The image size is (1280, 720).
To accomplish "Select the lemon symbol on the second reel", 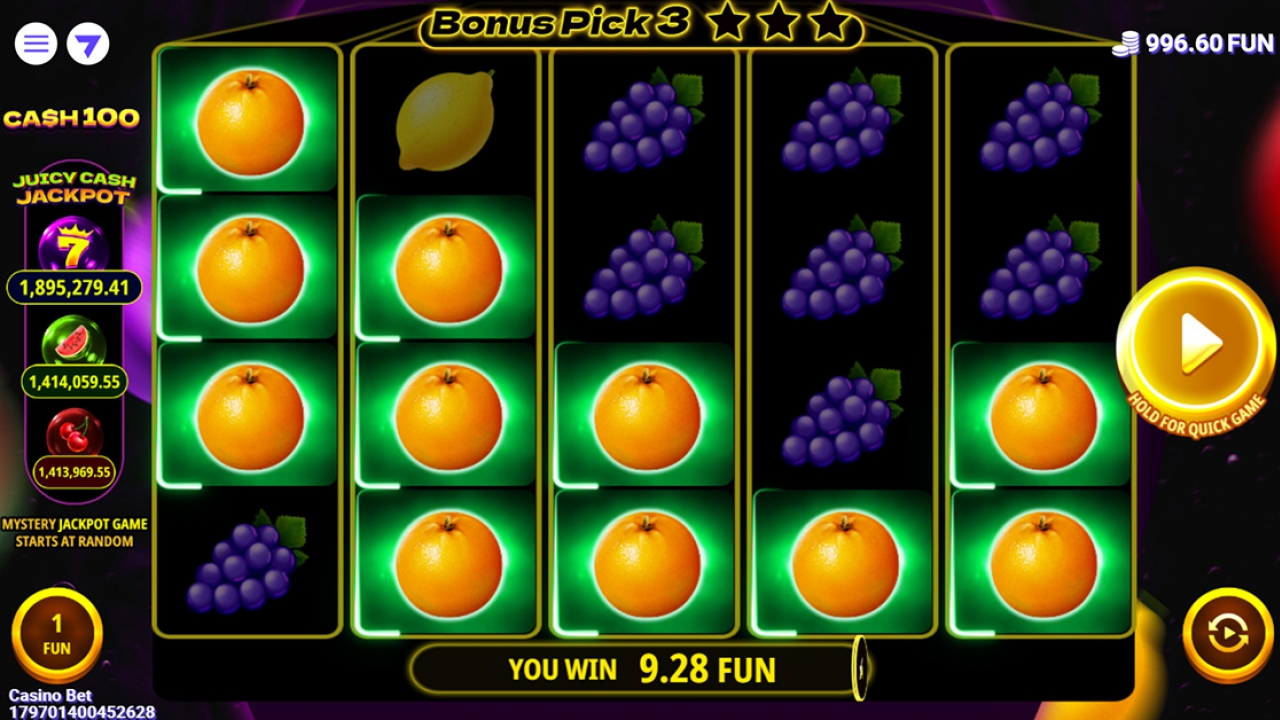I will [x=445, y=118].
